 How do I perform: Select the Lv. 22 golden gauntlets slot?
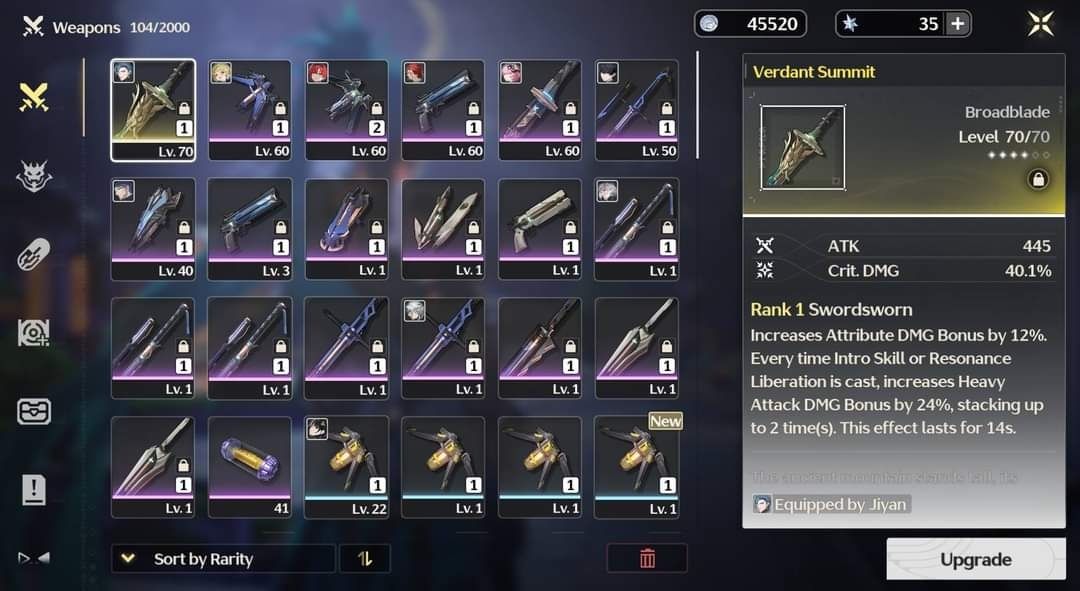point(346,466)
